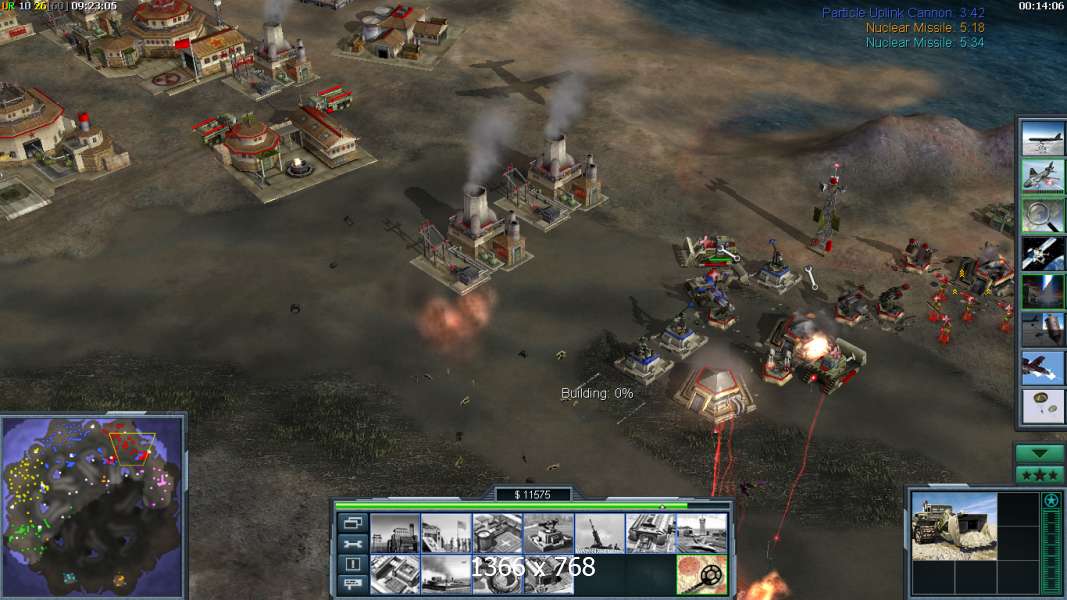Select the mine-detector sweep command icon
This screenshot has height=600, width=1067.
[701, 574]
